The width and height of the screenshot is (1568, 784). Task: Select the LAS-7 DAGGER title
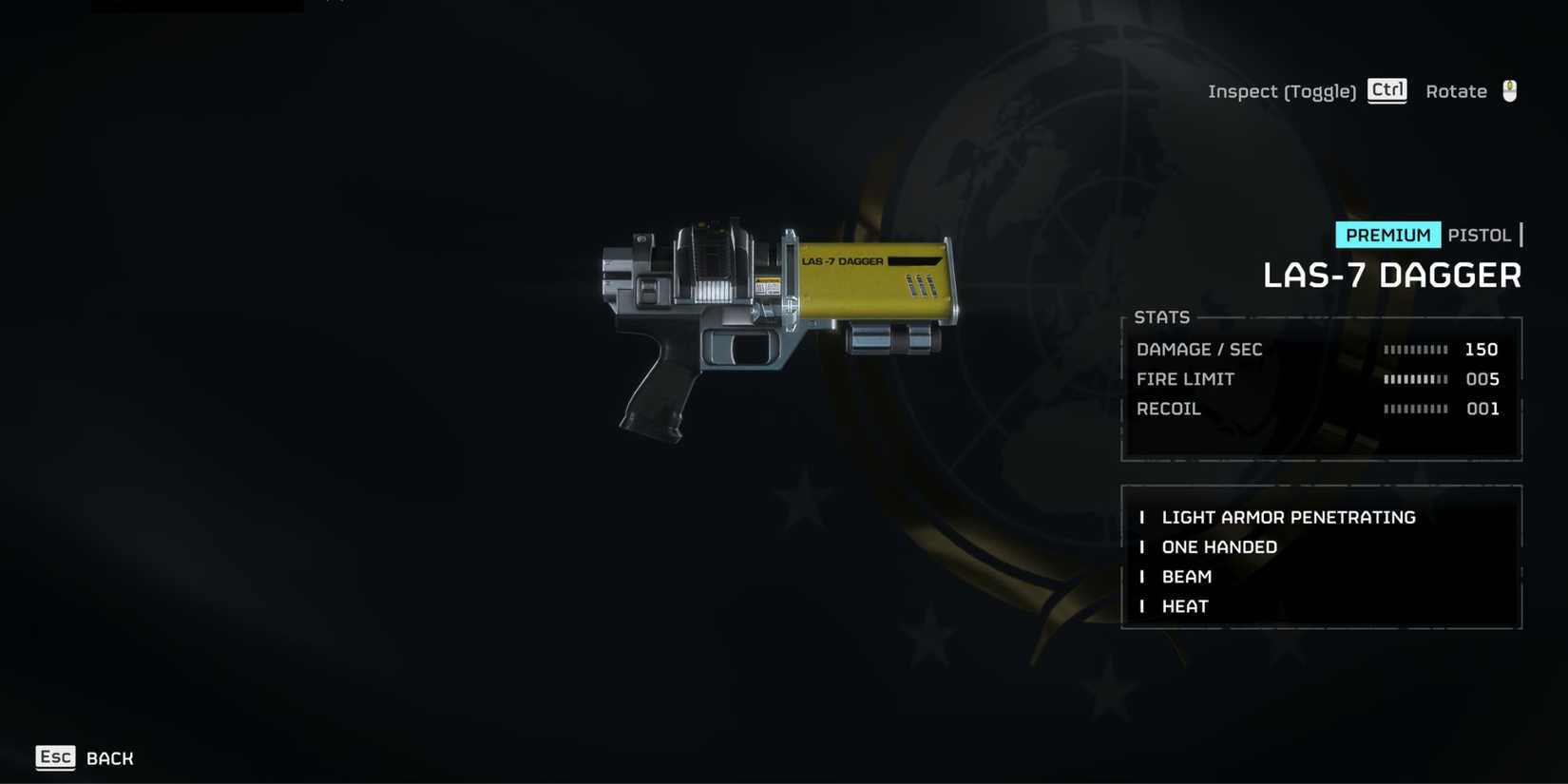tap(1393, 275)
